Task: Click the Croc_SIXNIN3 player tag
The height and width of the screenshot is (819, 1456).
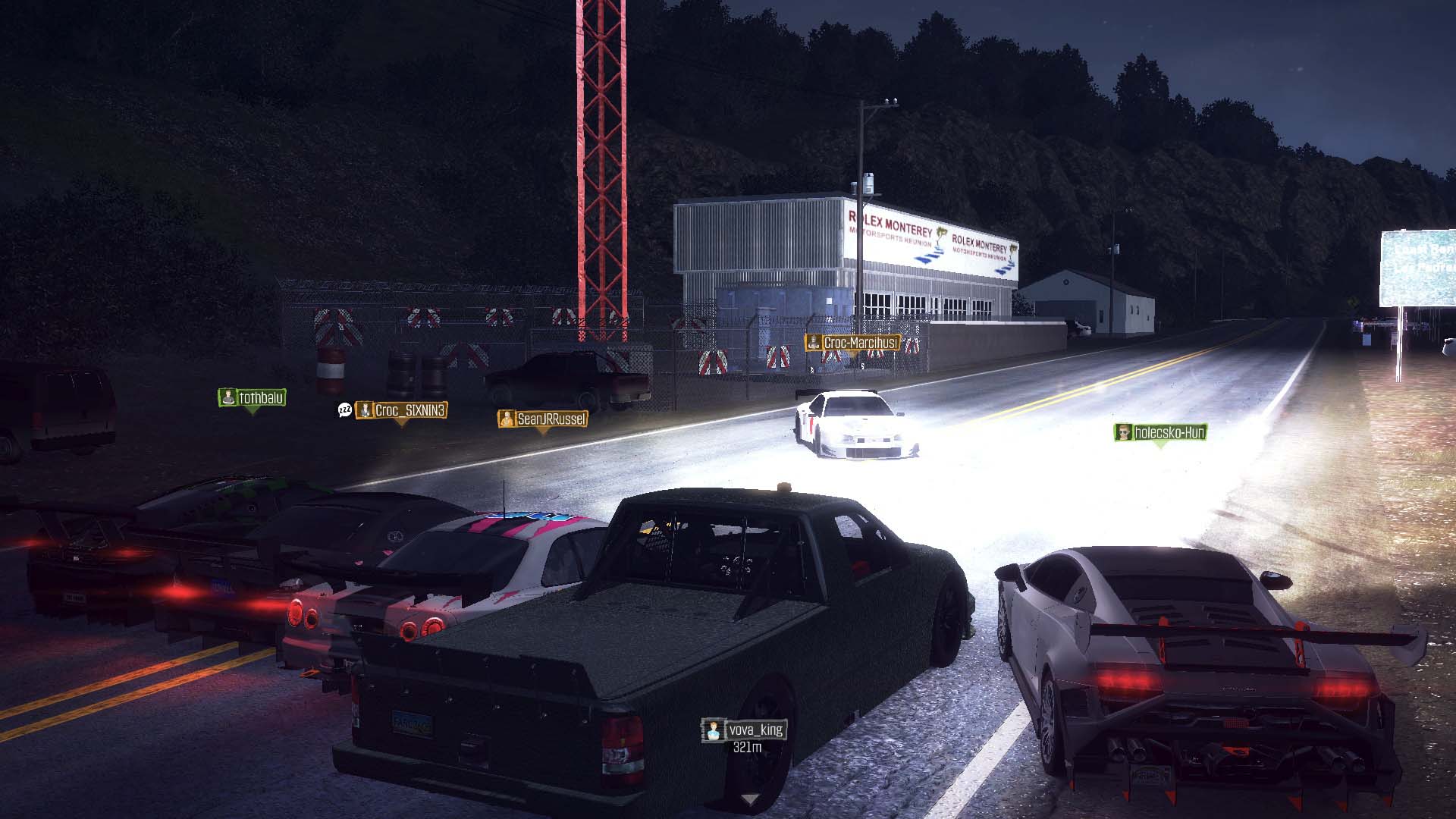Action: (402, 410)
